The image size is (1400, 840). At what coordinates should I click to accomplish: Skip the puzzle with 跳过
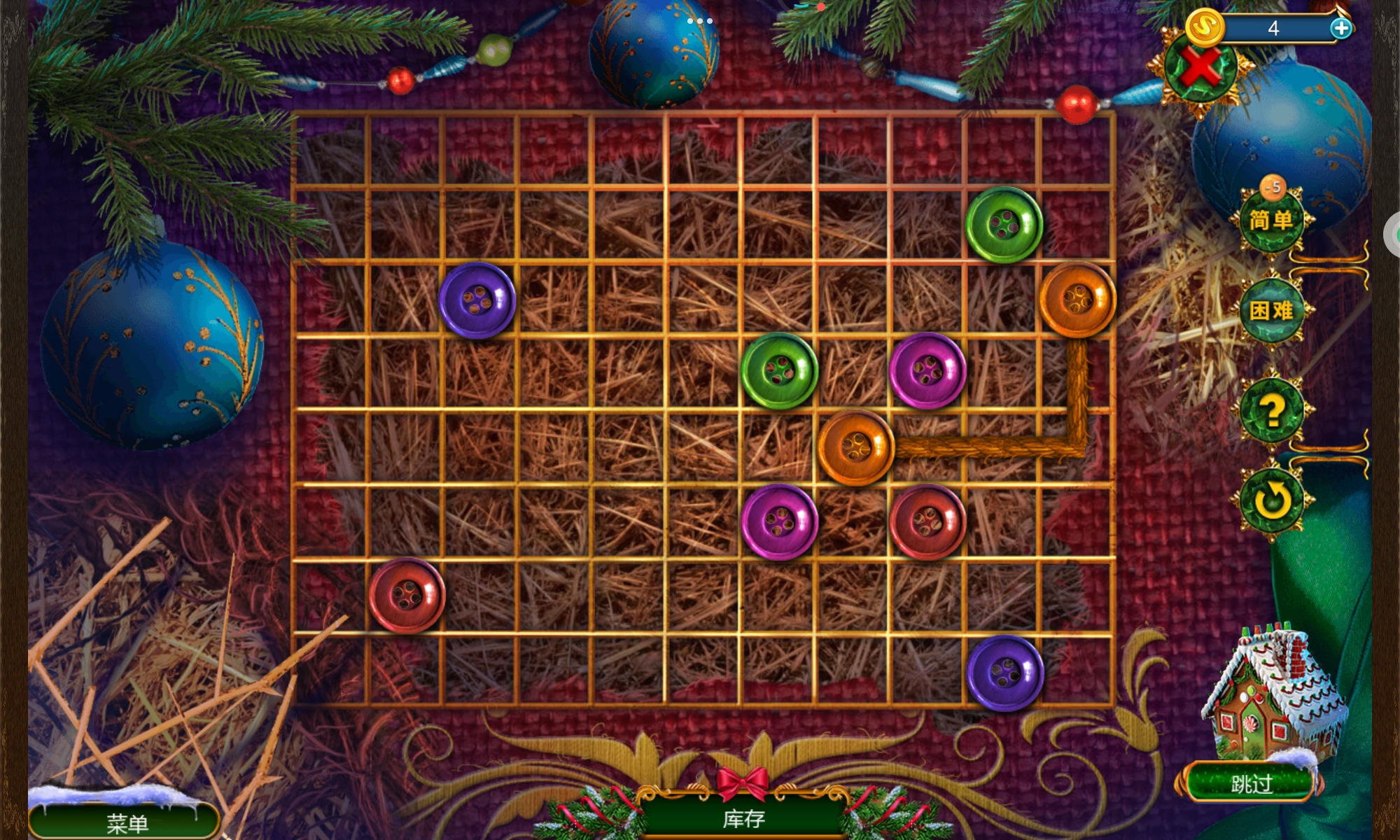click(x=1251, y=783)
